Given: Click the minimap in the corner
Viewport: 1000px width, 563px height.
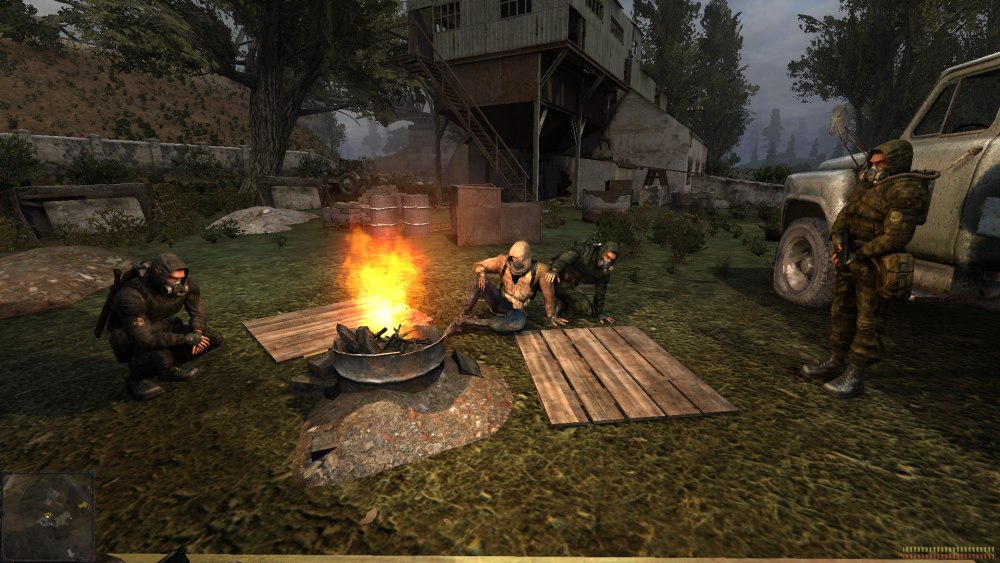Looking at the screenshot, I should [47, 515].
